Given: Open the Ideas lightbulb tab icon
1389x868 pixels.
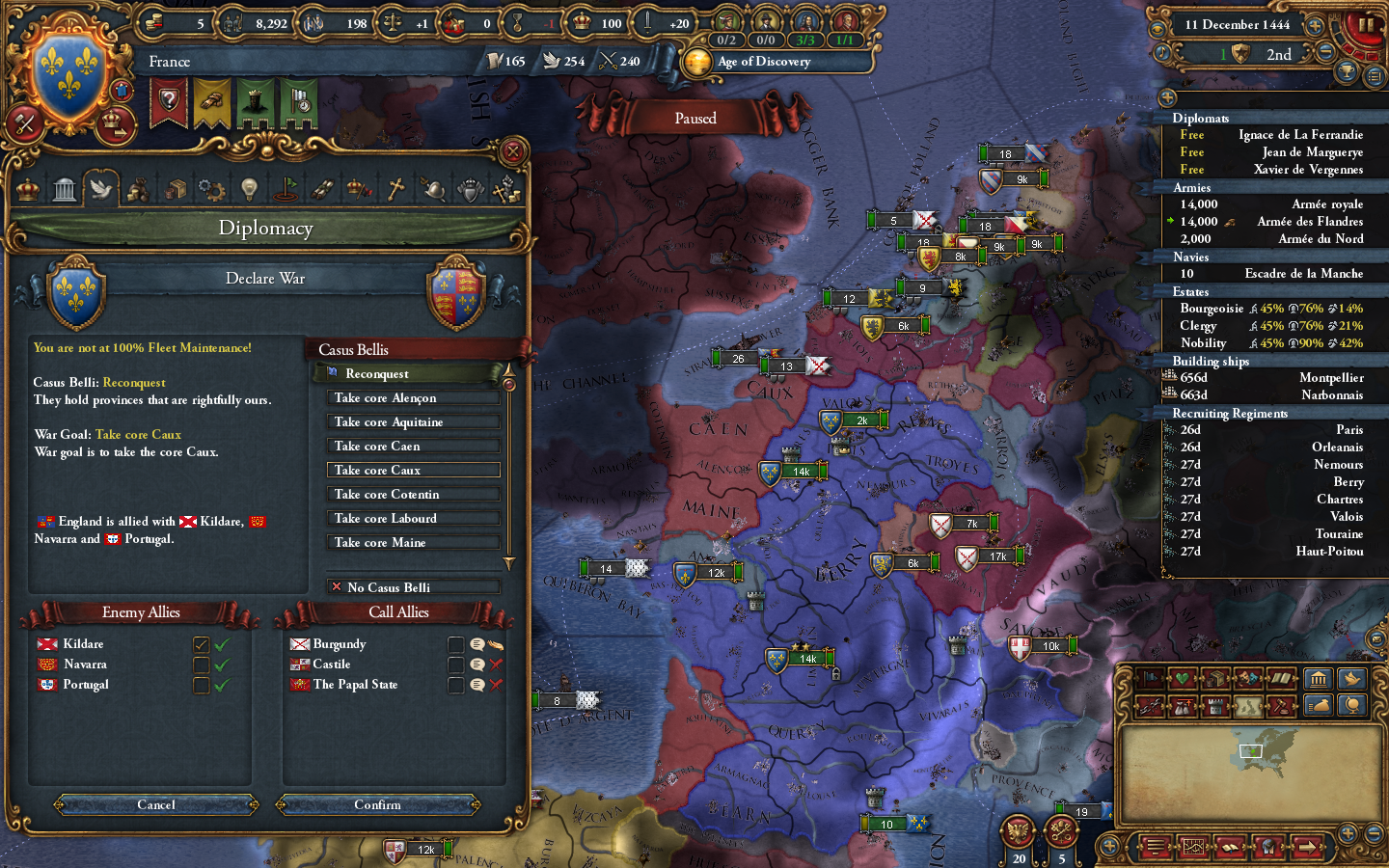Looking at the screenshot, I should (x=250, y=188).
